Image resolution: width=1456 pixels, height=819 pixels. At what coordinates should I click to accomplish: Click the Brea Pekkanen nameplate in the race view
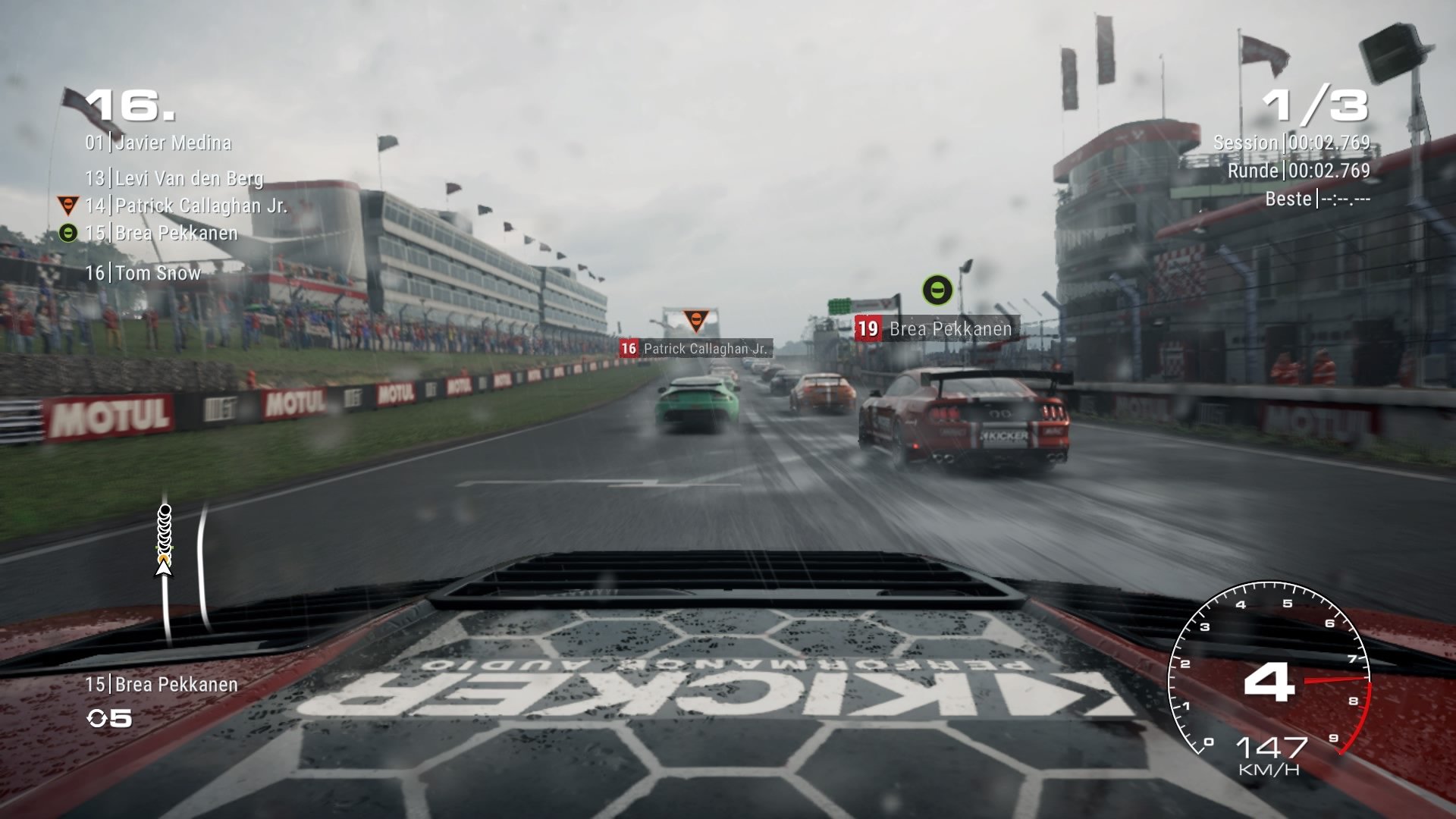953,329
